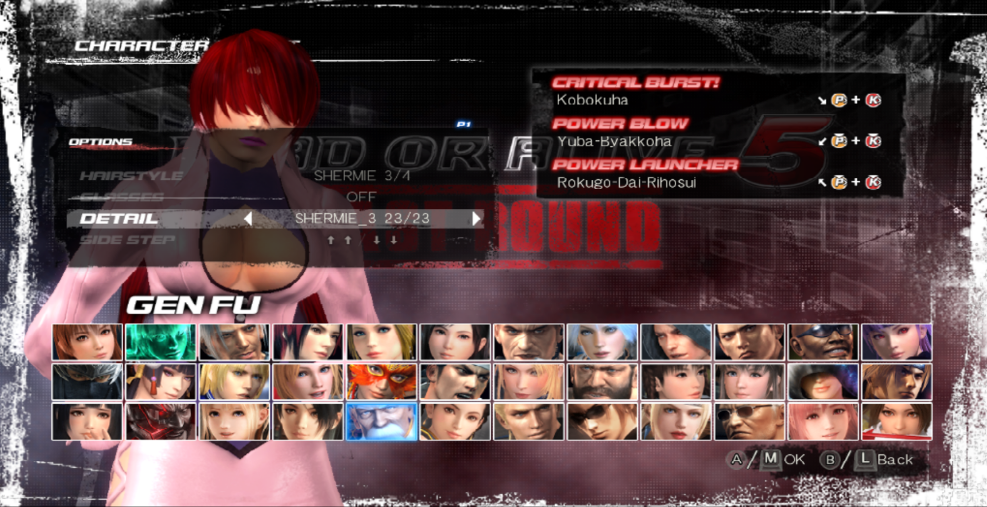The height and width of the screenshot is (507, 987).
Task: Select the glowing green character portrait
Action: tap(160, 343)
